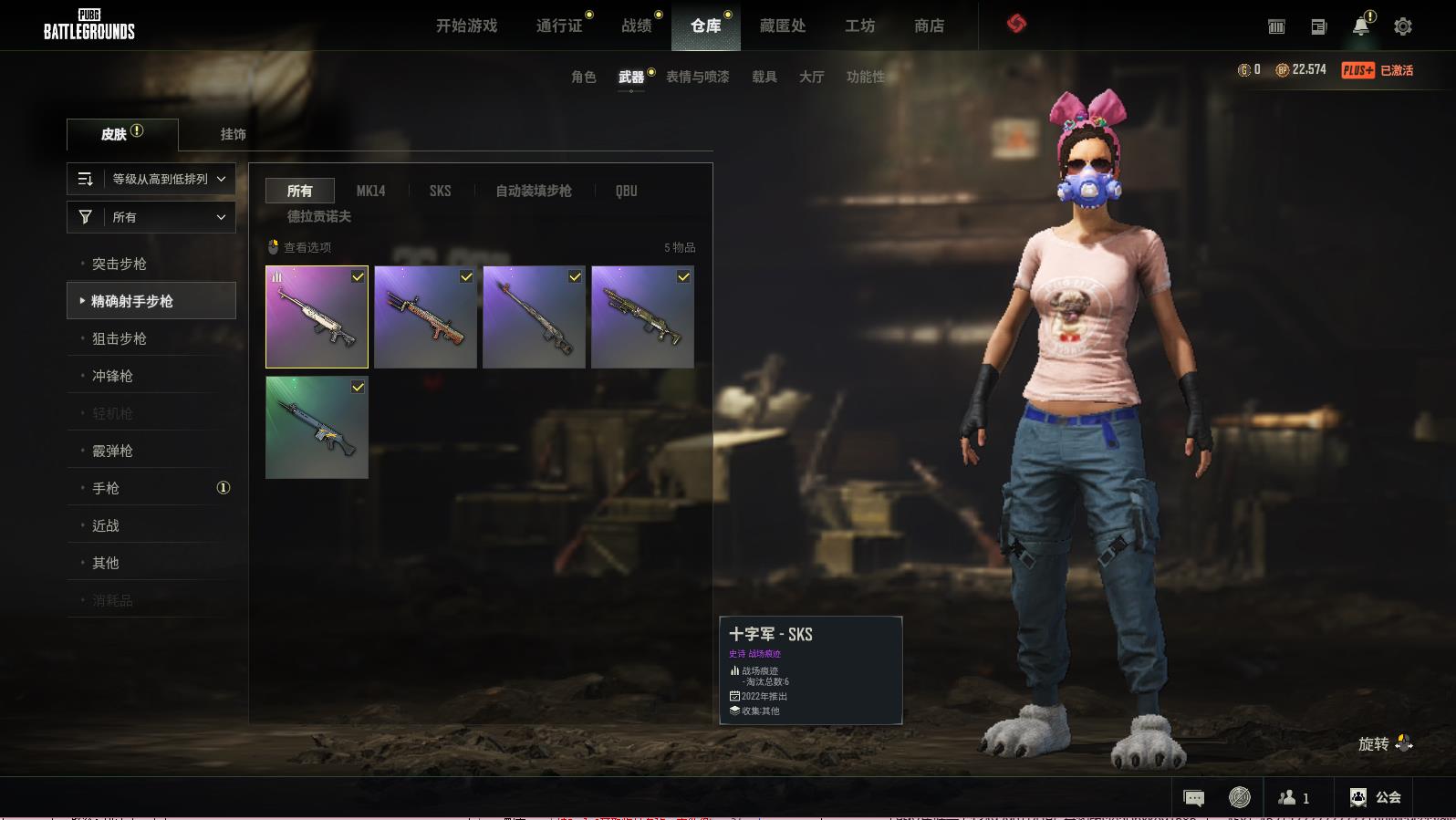Viewport: 1456px width, 820px height.
Task: Switch to the 商店 store
Action: 929,26
